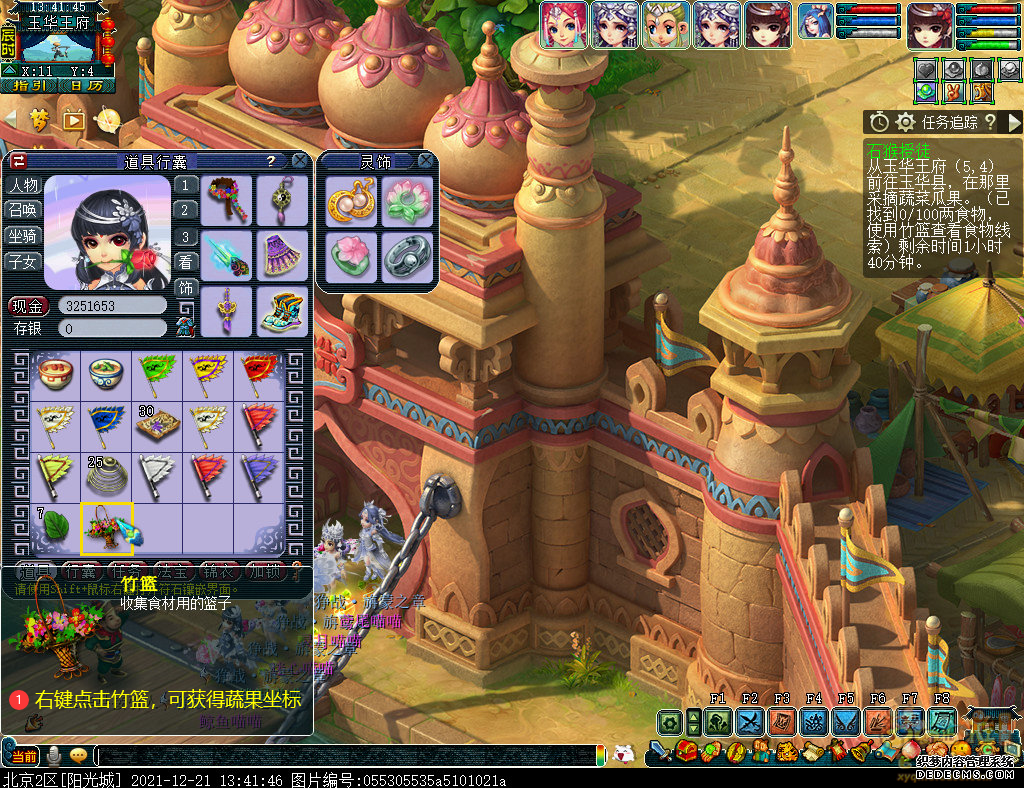Click the 任务追踪 quest tracker gear icon
Image resolution: width=1025 pixels, height=789 pixels.
point(906,122)
